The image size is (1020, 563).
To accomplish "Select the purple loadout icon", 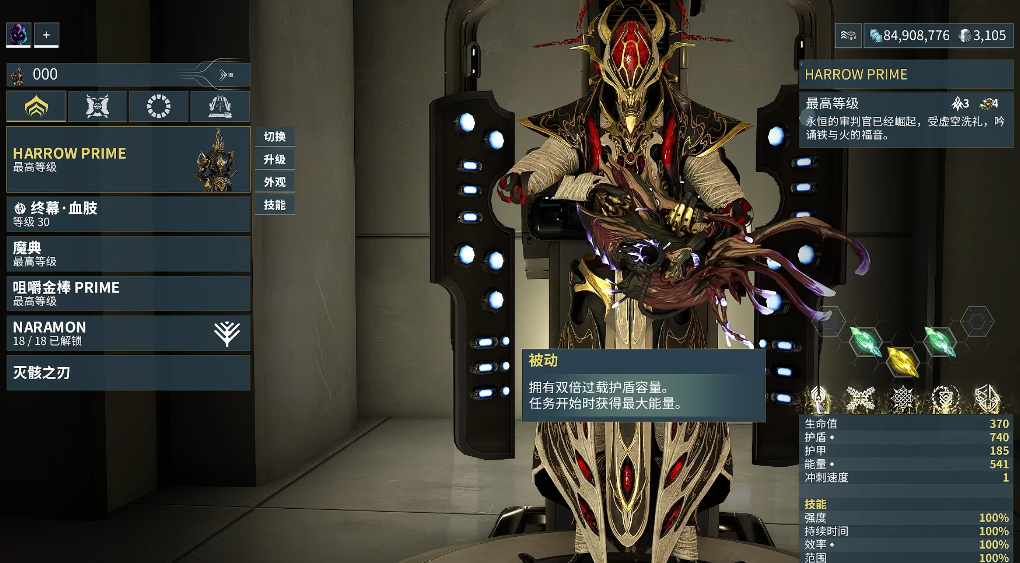I will tap(19, 35).
